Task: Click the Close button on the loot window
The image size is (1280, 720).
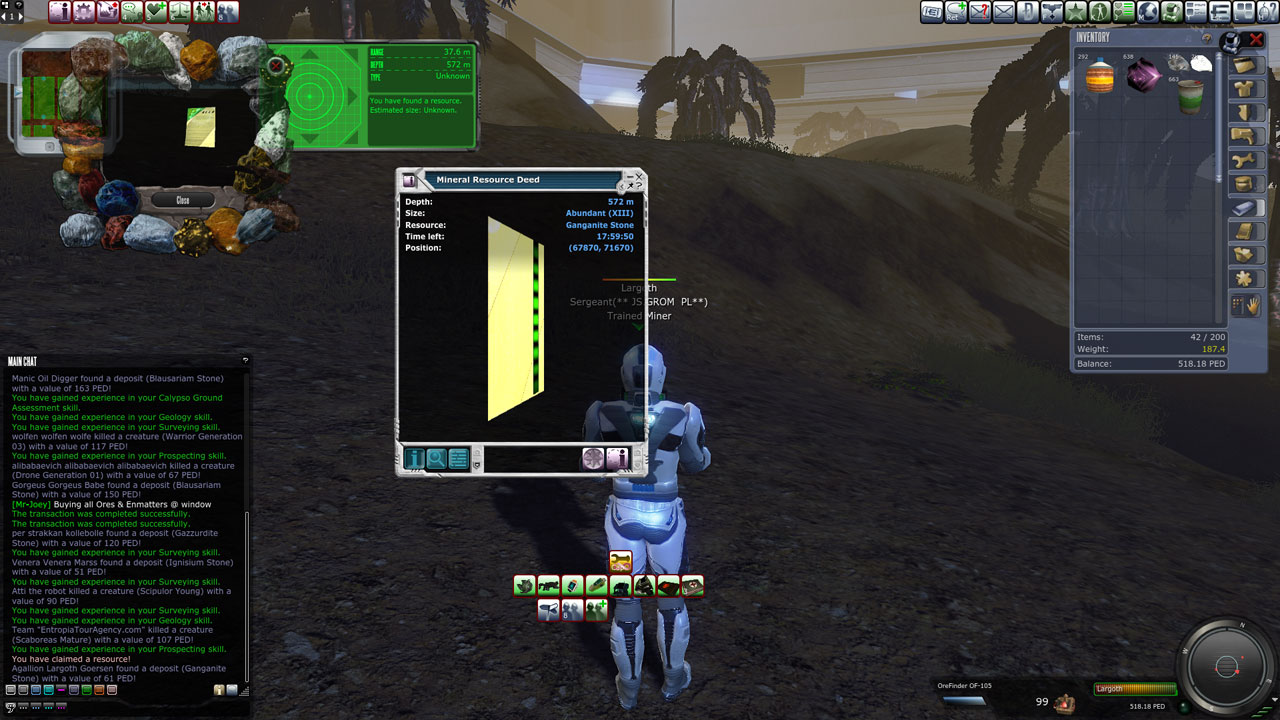Action: (x=182, y=200)
